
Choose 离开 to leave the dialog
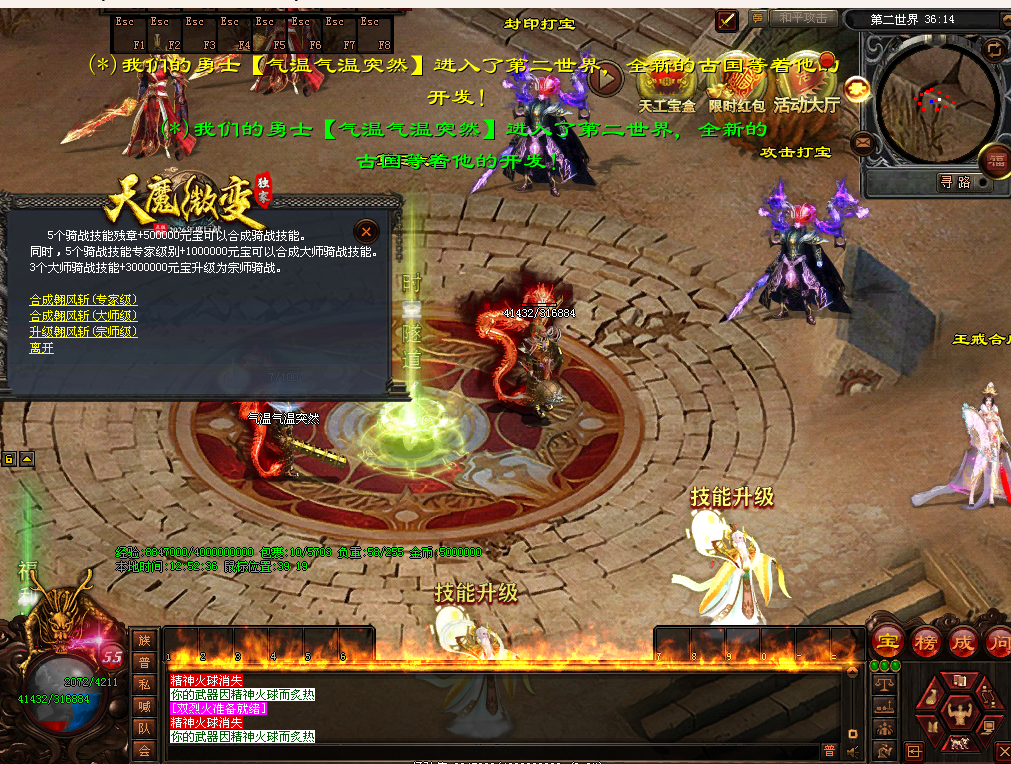(42, 348)
